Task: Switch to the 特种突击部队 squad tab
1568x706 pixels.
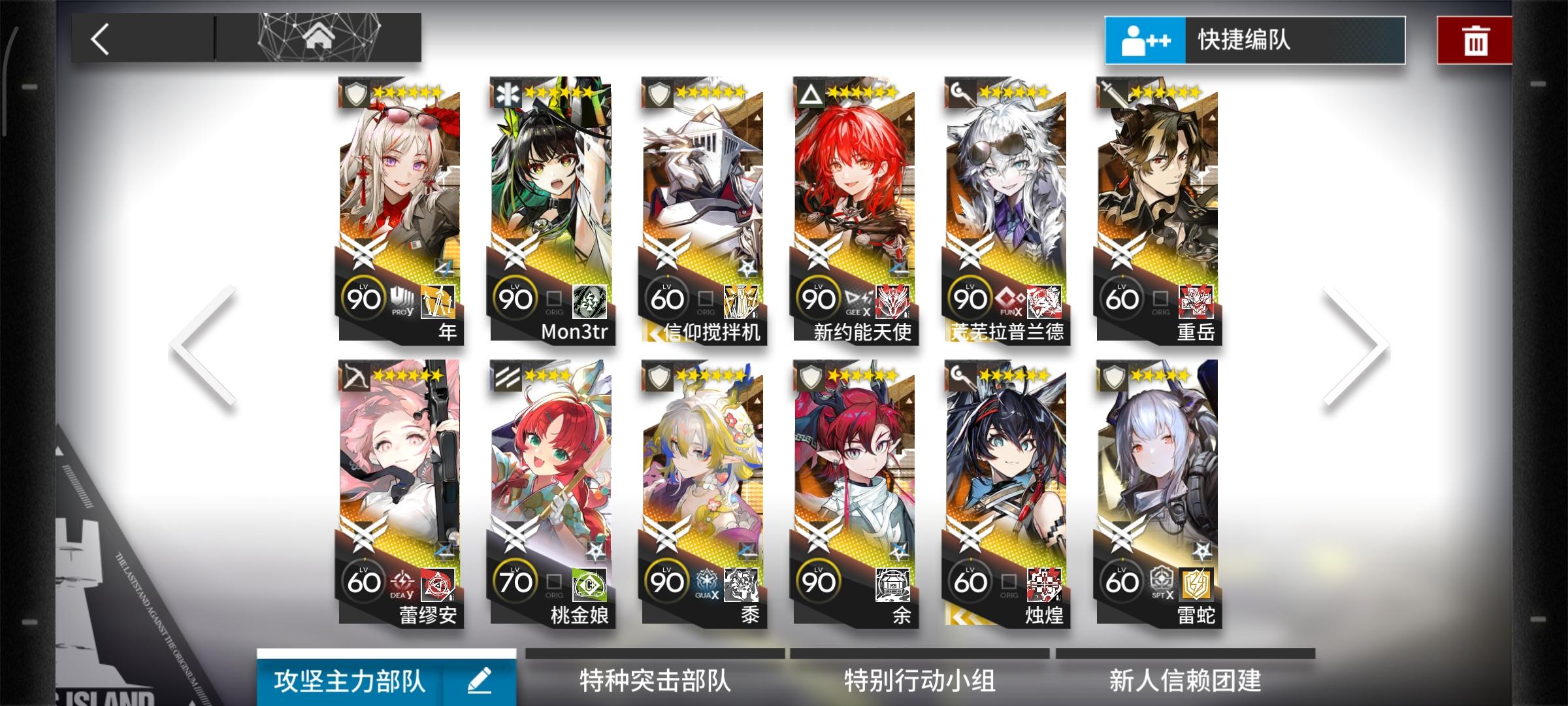Action: pyautogui.click(x=653, y=680)
